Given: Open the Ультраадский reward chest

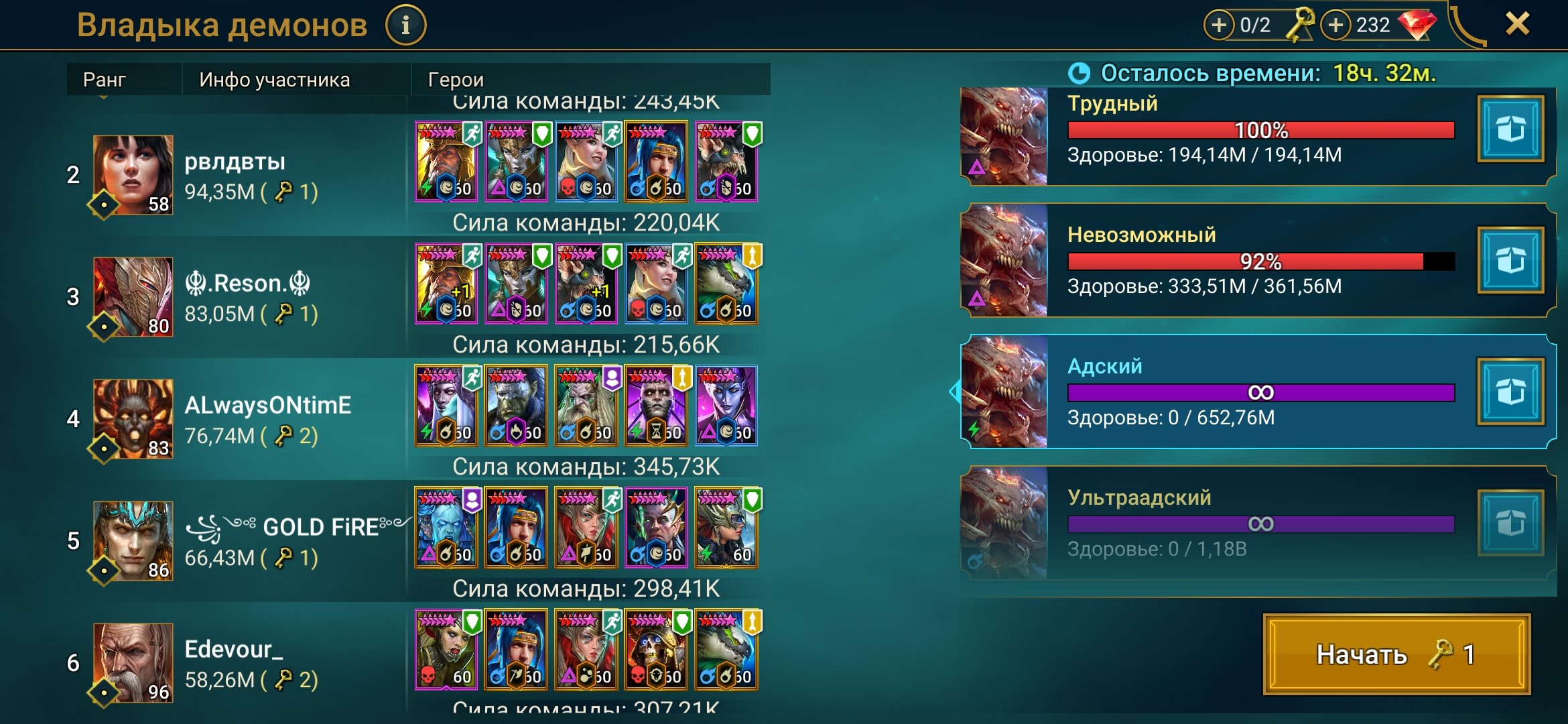Looking at the screenshot, I should pos(1510,523).
